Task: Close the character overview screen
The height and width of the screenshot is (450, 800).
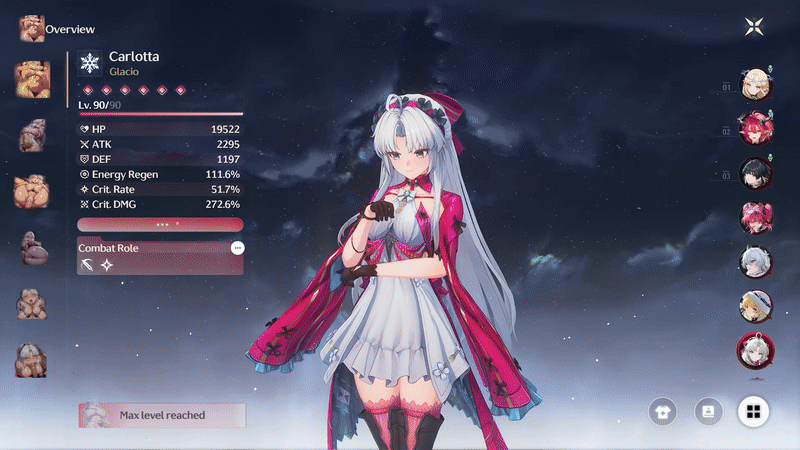Action: point(755,27)
